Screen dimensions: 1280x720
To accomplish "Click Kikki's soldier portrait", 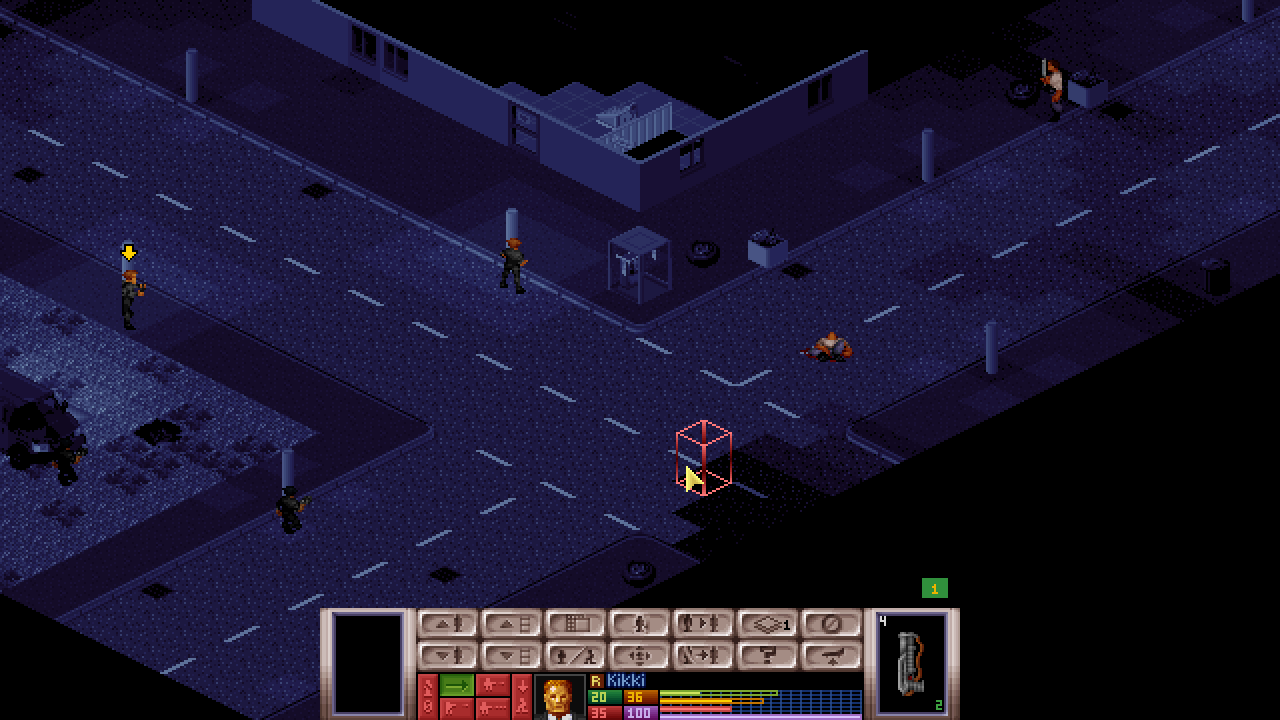I will 559,697.
